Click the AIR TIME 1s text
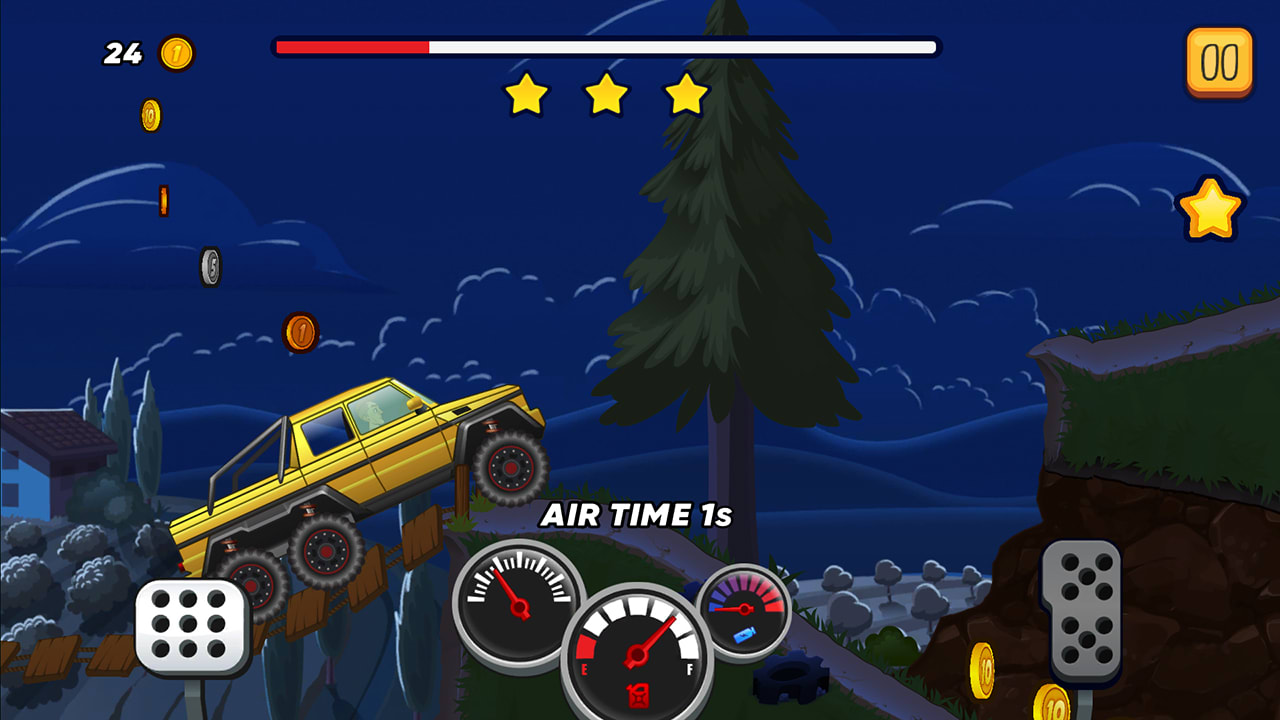This screenshot has height=720, width=1280. [637, 516]
